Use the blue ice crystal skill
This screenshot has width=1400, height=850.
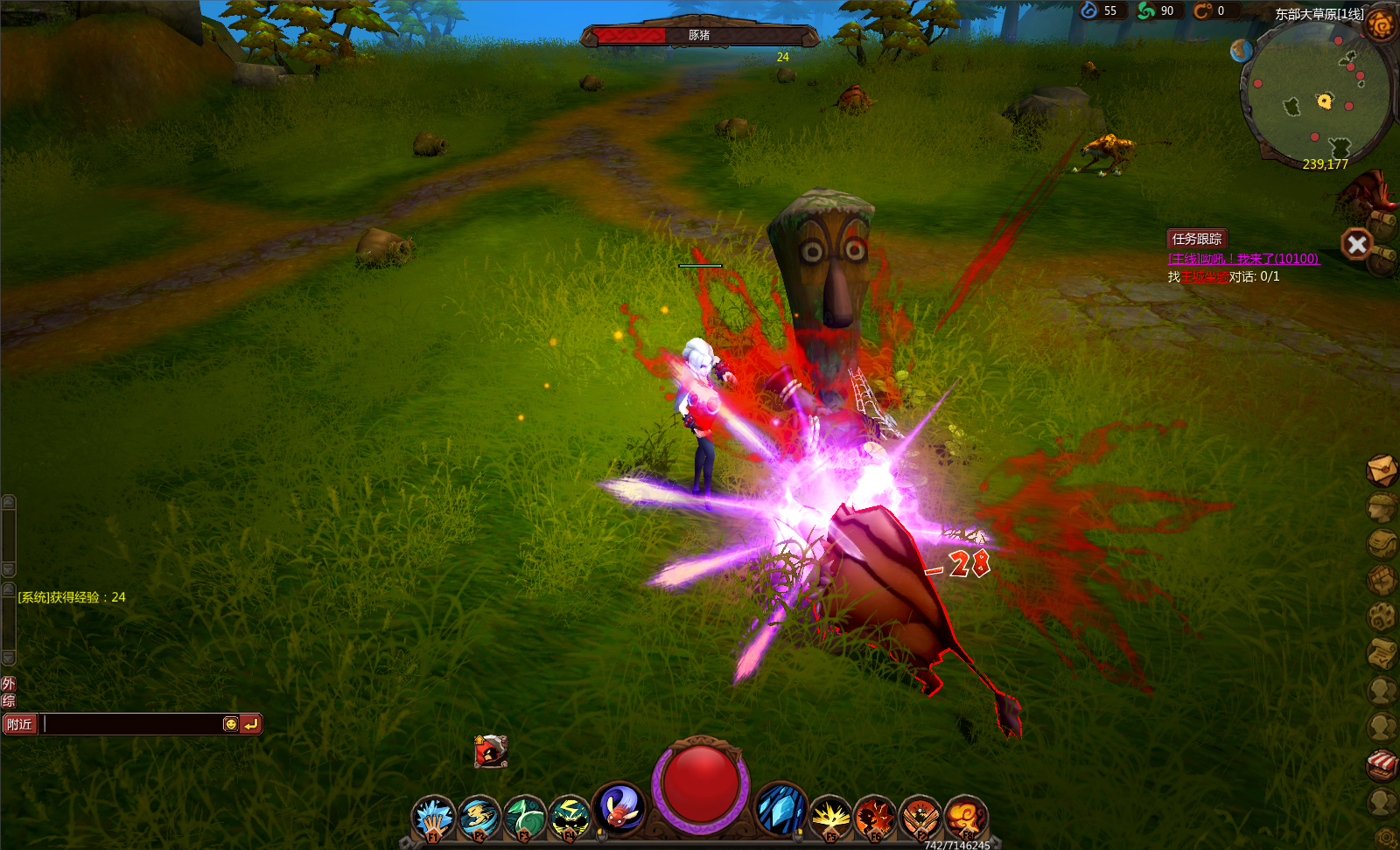tap(780, 808)
